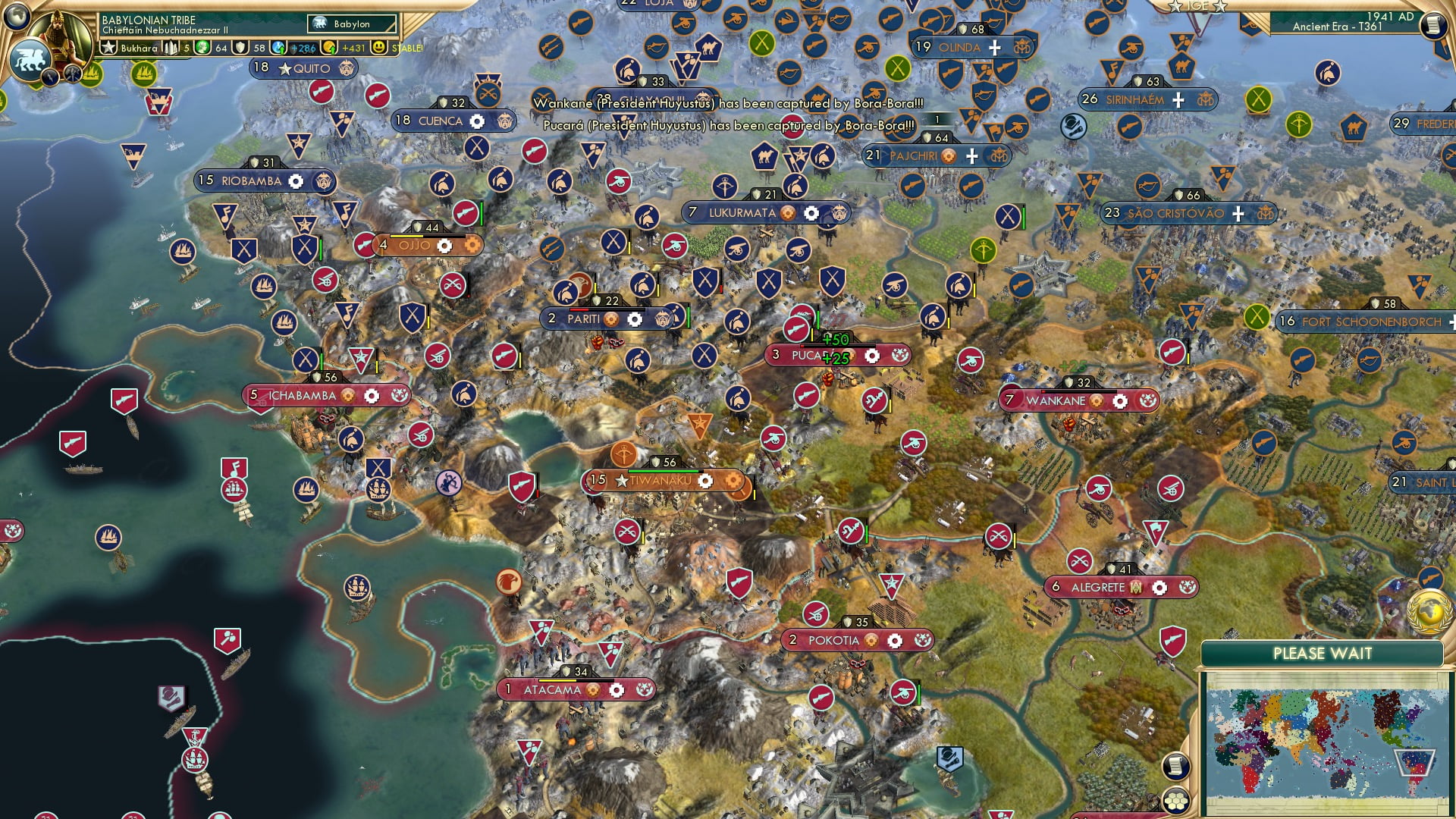
Task: Expand the Olinda city banner with the plus icon
Action: 994,47
